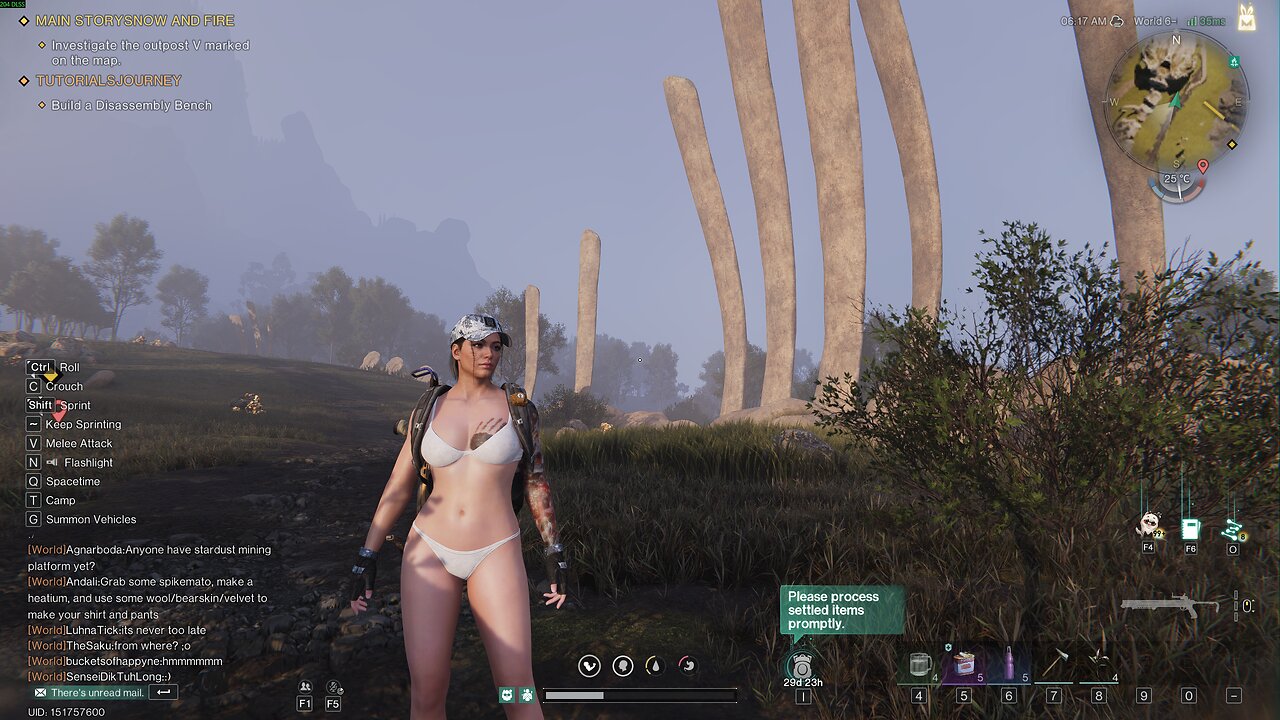Equip the hammer in the hotbar
Screen dimensions: 1280x720
click(1054, 664)
